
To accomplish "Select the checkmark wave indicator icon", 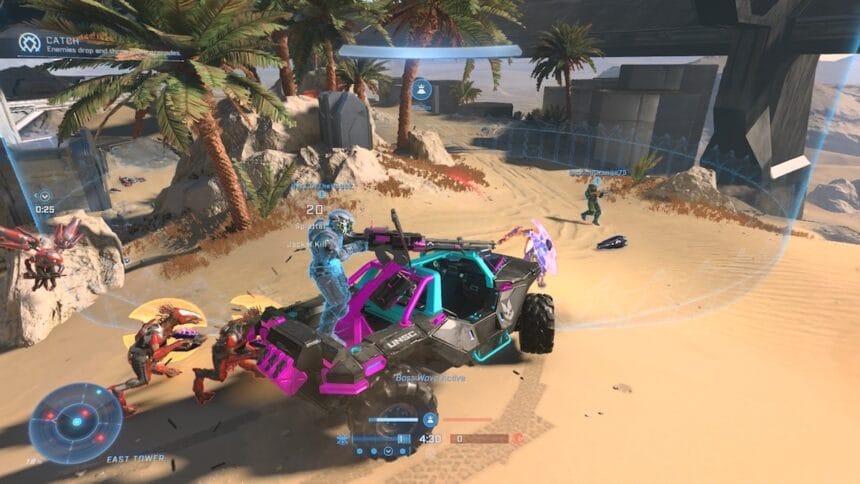I will click(388, 452).
